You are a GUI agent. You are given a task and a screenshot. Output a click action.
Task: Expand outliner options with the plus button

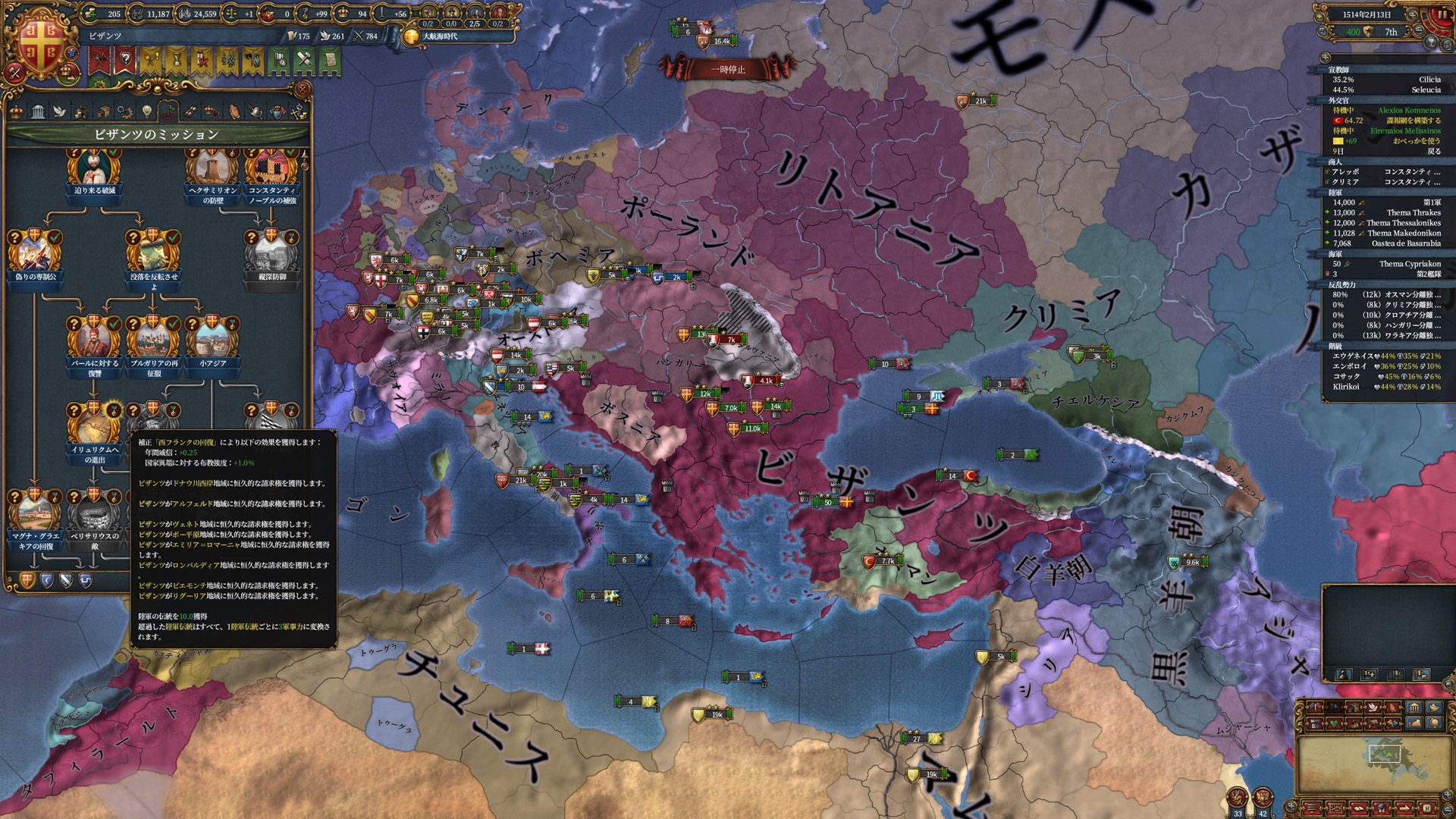point(1326,58)
